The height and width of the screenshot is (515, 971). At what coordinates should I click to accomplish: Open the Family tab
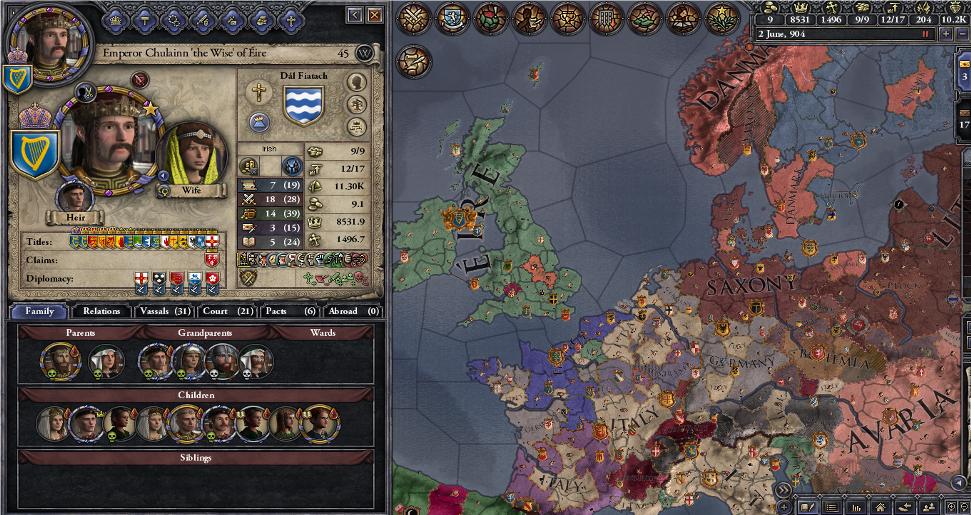click(39, 311)
